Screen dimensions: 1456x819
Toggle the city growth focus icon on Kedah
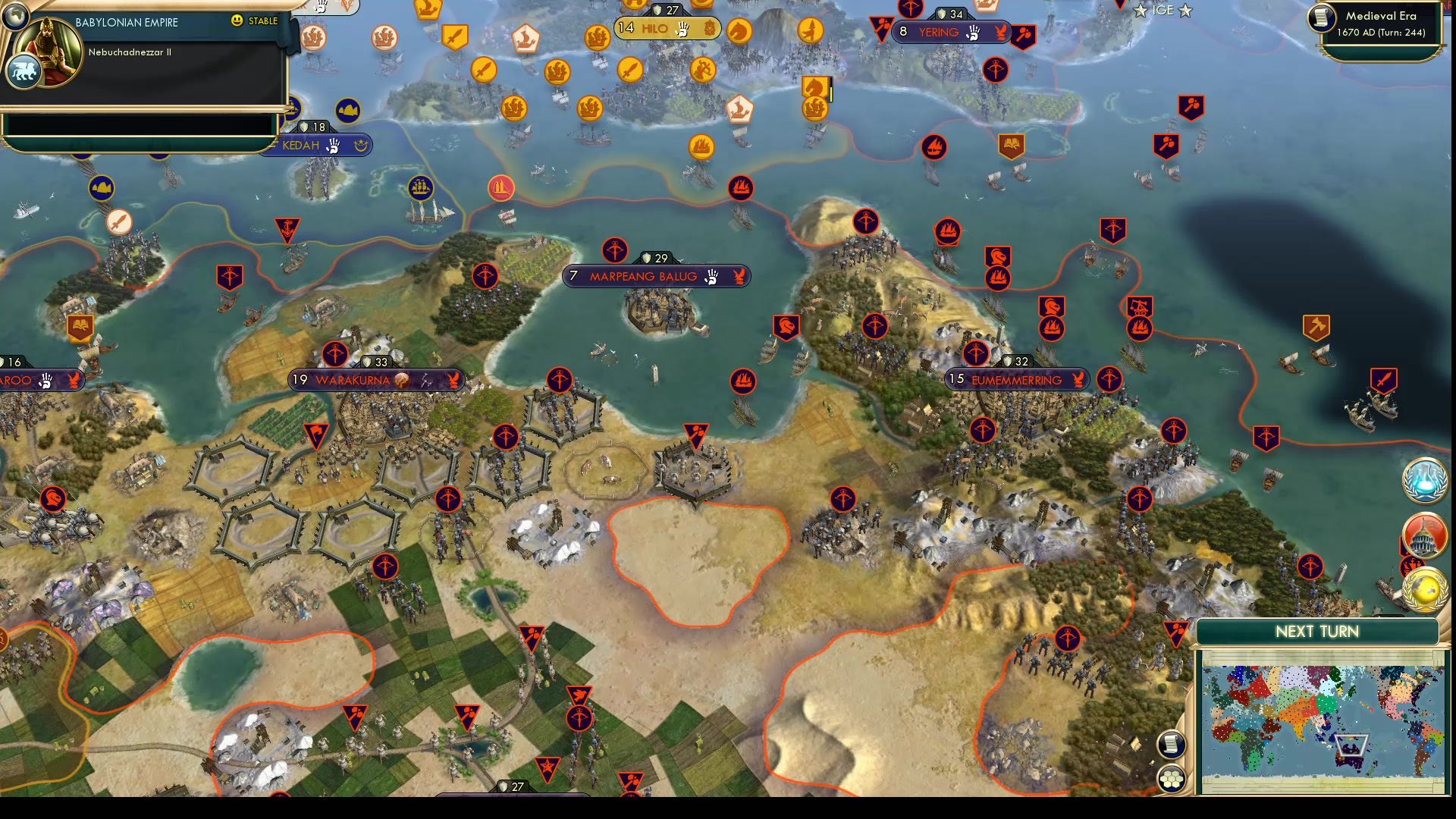[360, 146]
